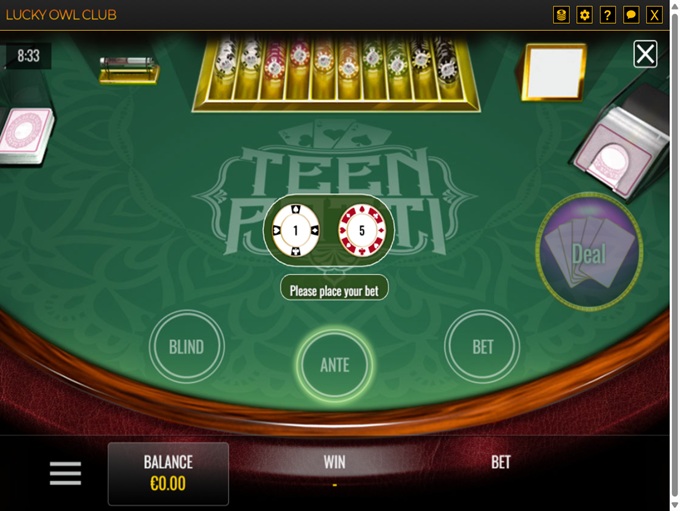This screenshot has width=680, height=511.
Task: Open settings with the gear icon
Action: 584,15
